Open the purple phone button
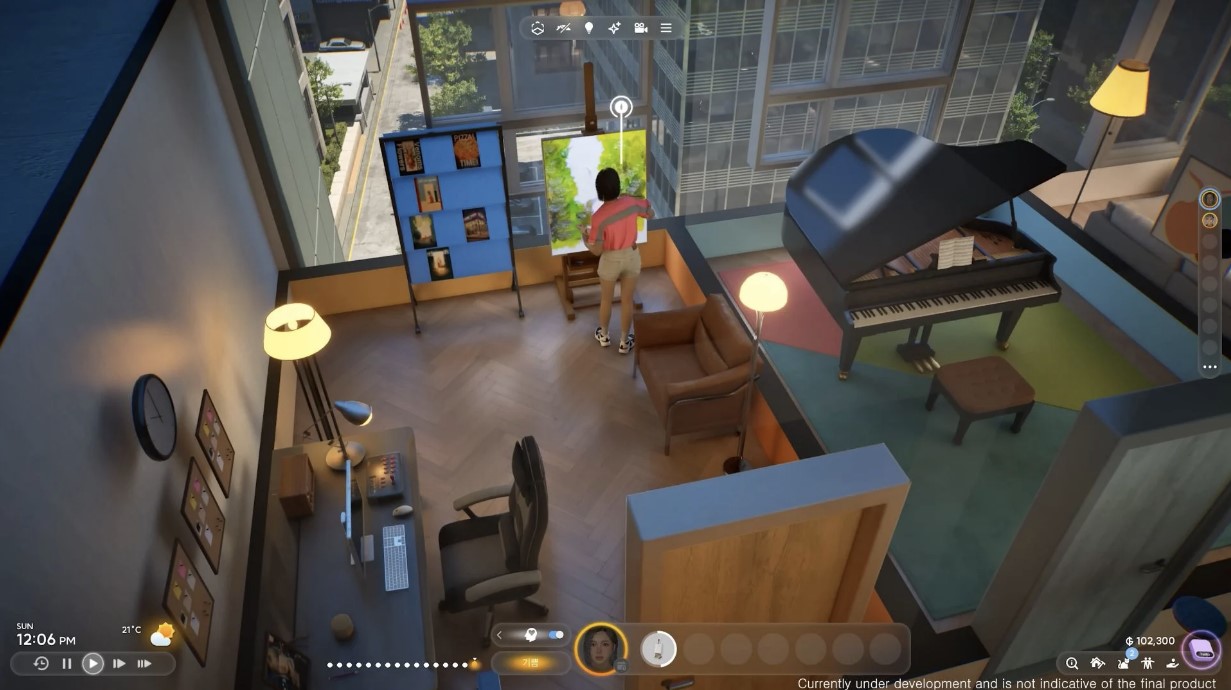 [x=1199, y=650]
